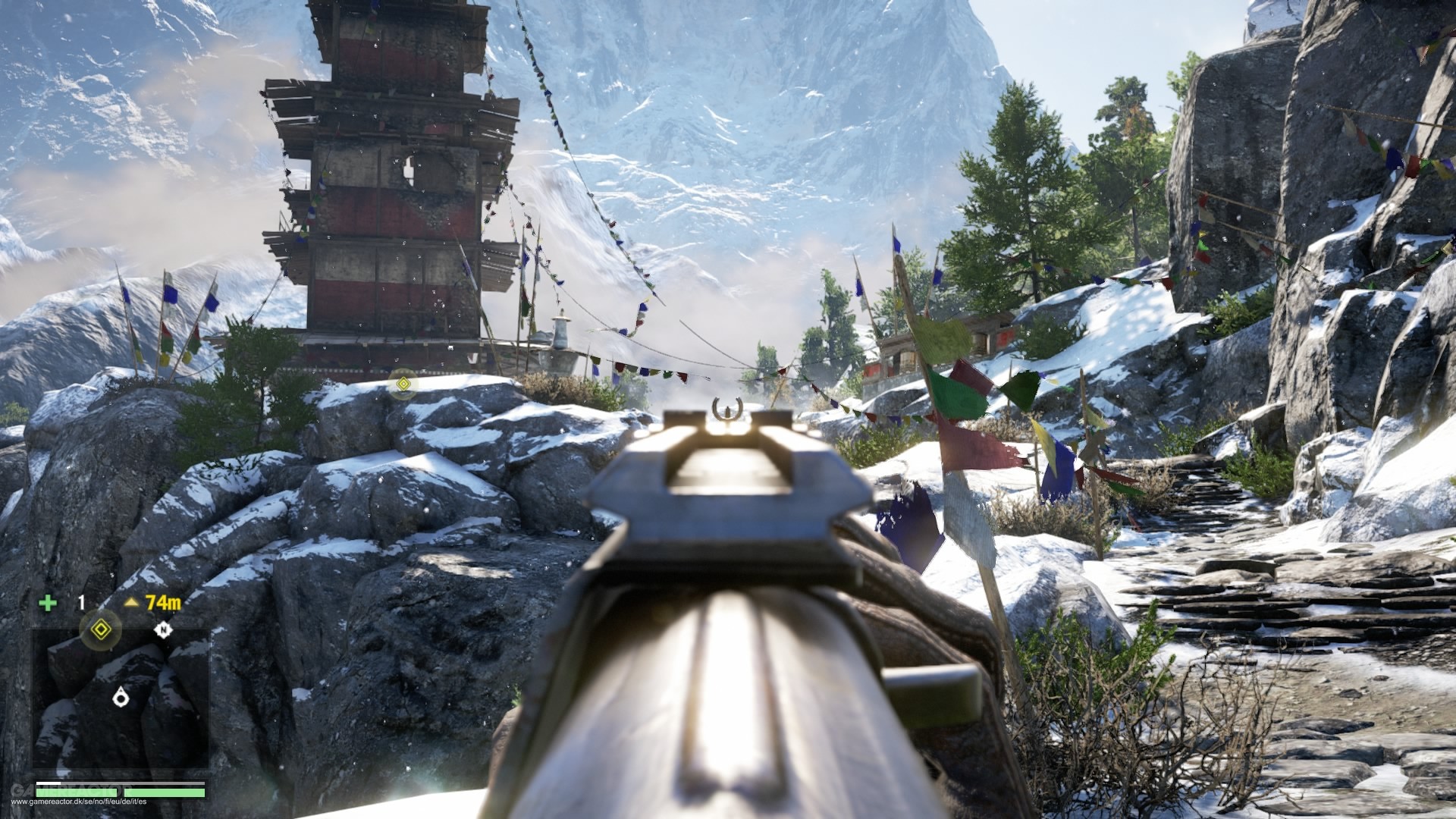This screenshot has height=819, width=1456.
Task: Click the white player position marker on the minimap
Action: tap(120, 697)
